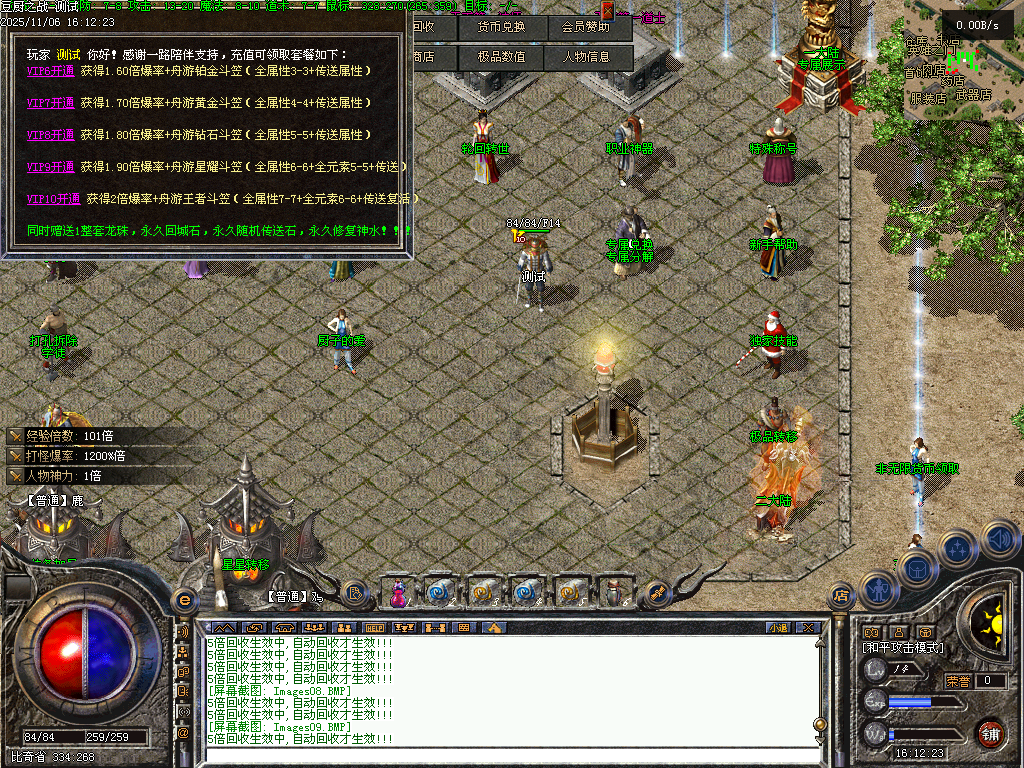This screenshot has width=1024, height=768.
Task: Activate the VIP7开通 link
Action: pos(51,103)
